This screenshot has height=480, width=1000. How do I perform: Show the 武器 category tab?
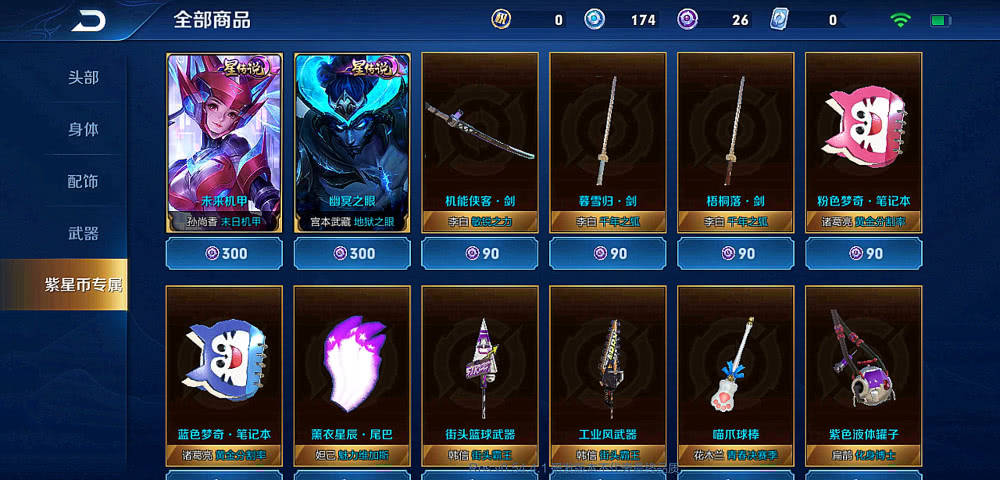83,234
